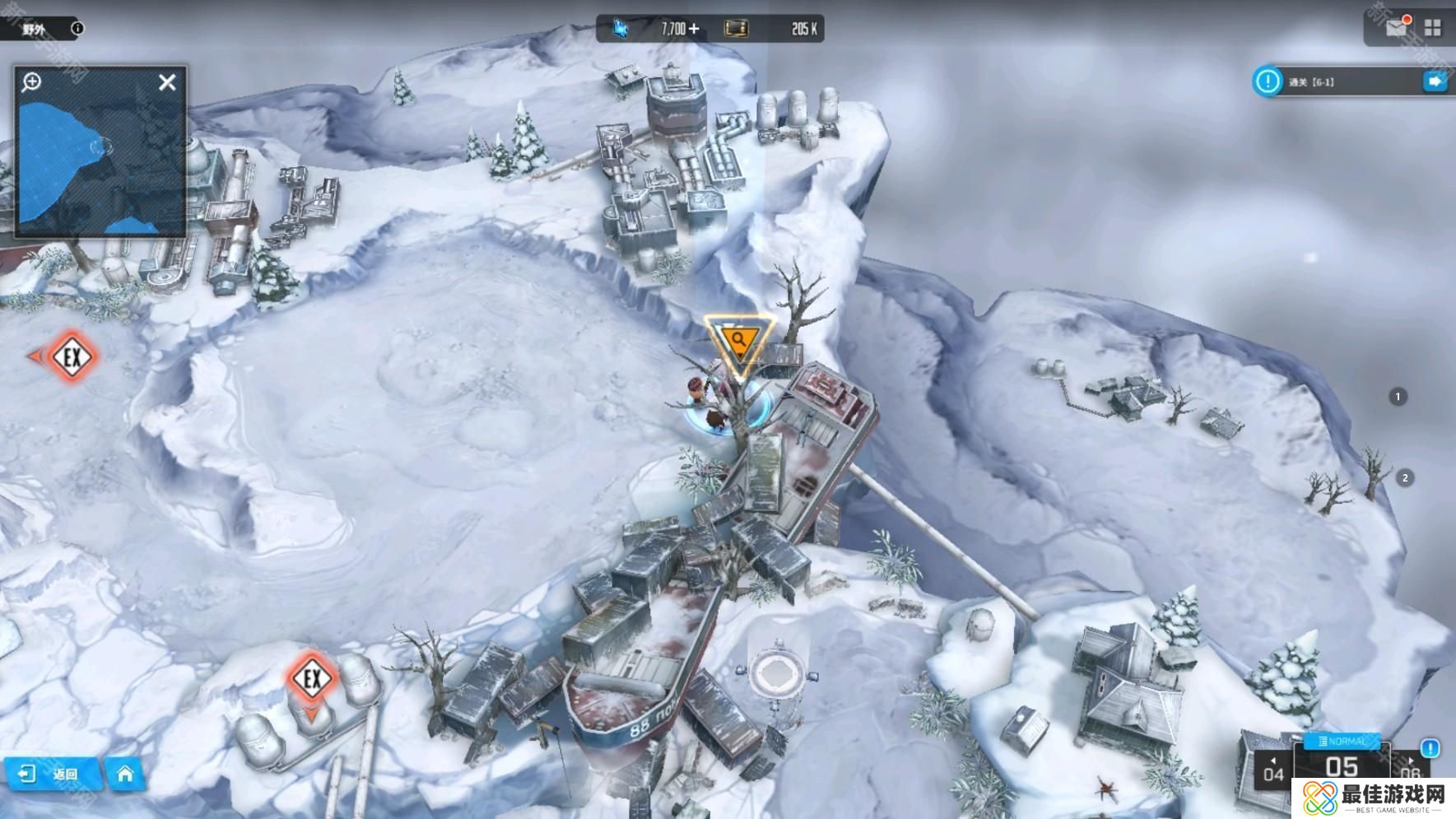Open the four-square grid menu

coord(1433,28)
